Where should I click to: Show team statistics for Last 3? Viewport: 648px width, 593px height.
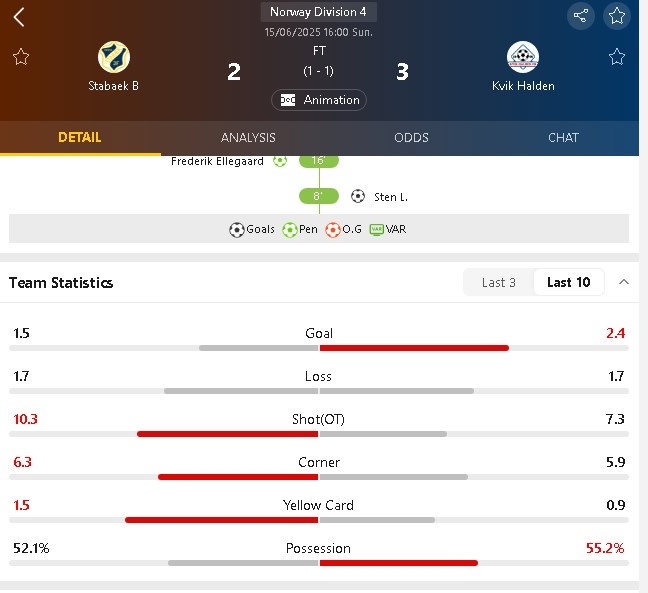click(499, 283)
